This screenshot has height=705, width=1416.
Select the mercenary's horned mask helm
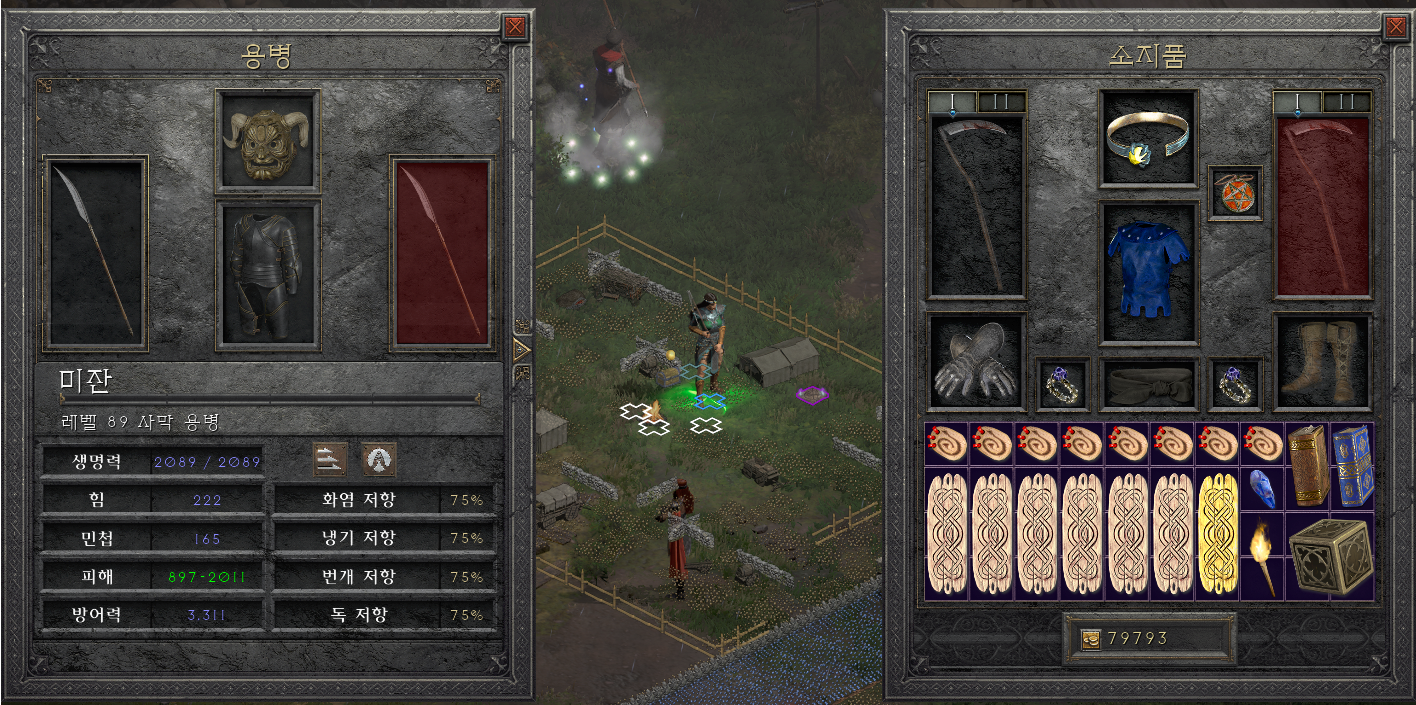(x=267, y=140)
